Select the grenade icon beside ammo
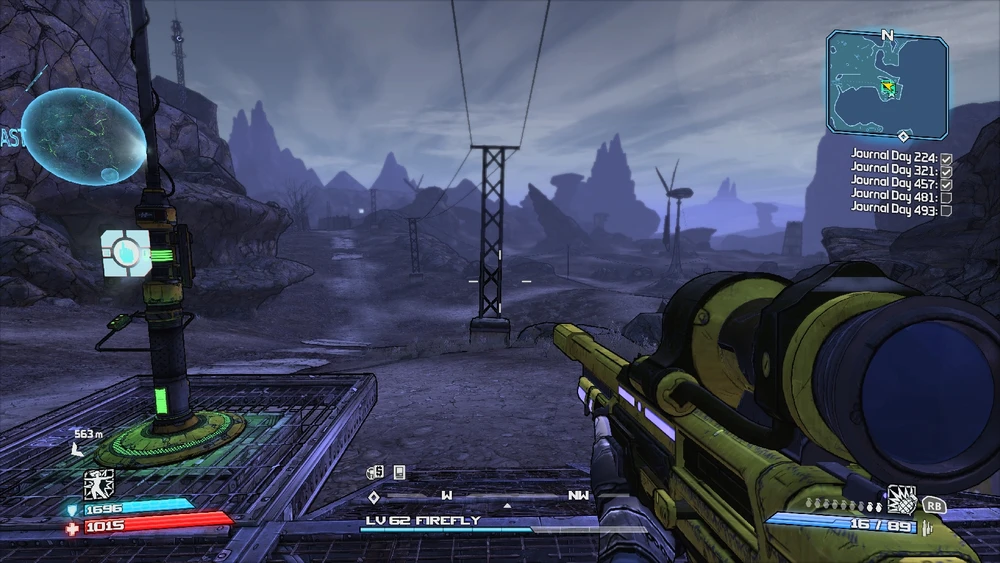Viewport: 1000px width, 563px height. (903, 497)
